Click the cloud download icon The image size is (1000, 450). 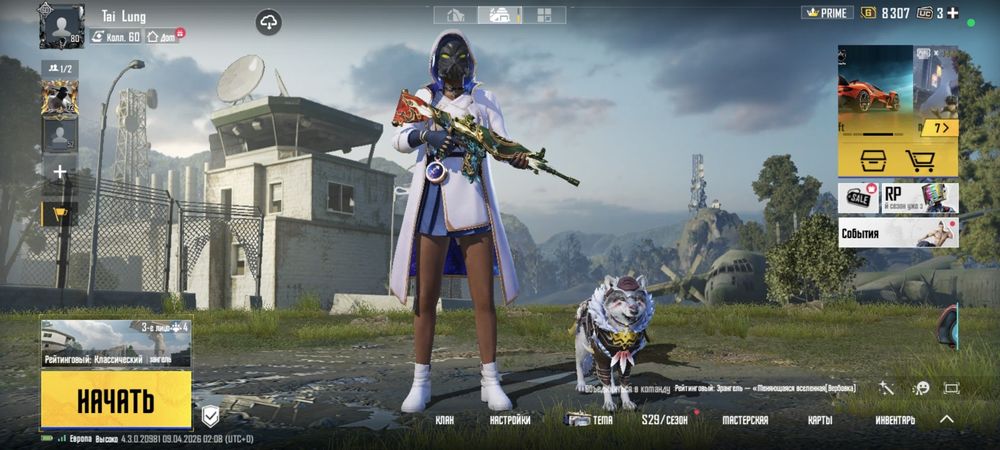[x=268, y=22]
